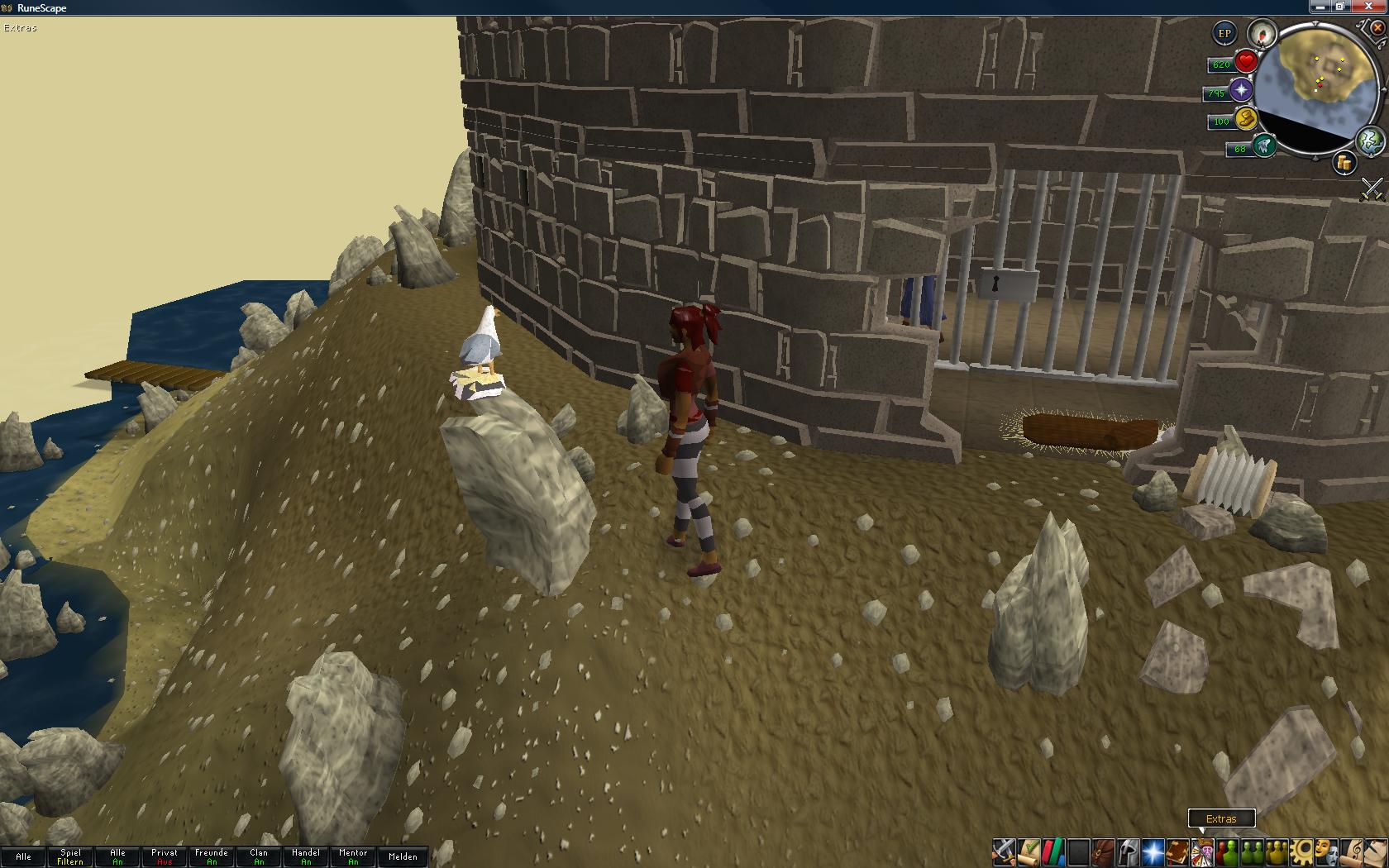Screen dimensions: 1389x868
Task: Open the gear options tab
Action: pos(1301,851)
